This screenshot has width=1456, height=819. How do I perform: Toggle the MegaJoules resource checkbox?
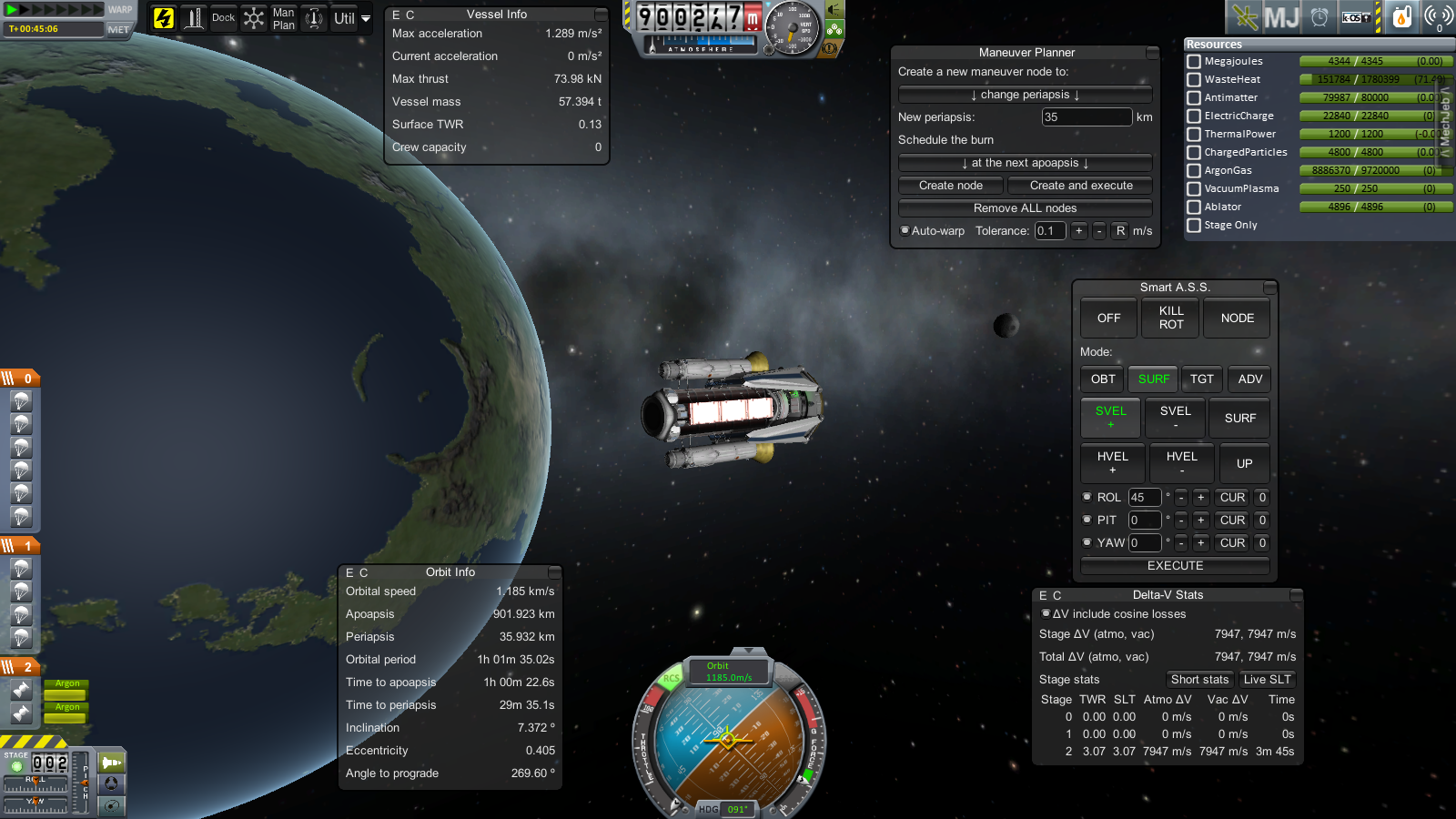[x=1194, y=62]
